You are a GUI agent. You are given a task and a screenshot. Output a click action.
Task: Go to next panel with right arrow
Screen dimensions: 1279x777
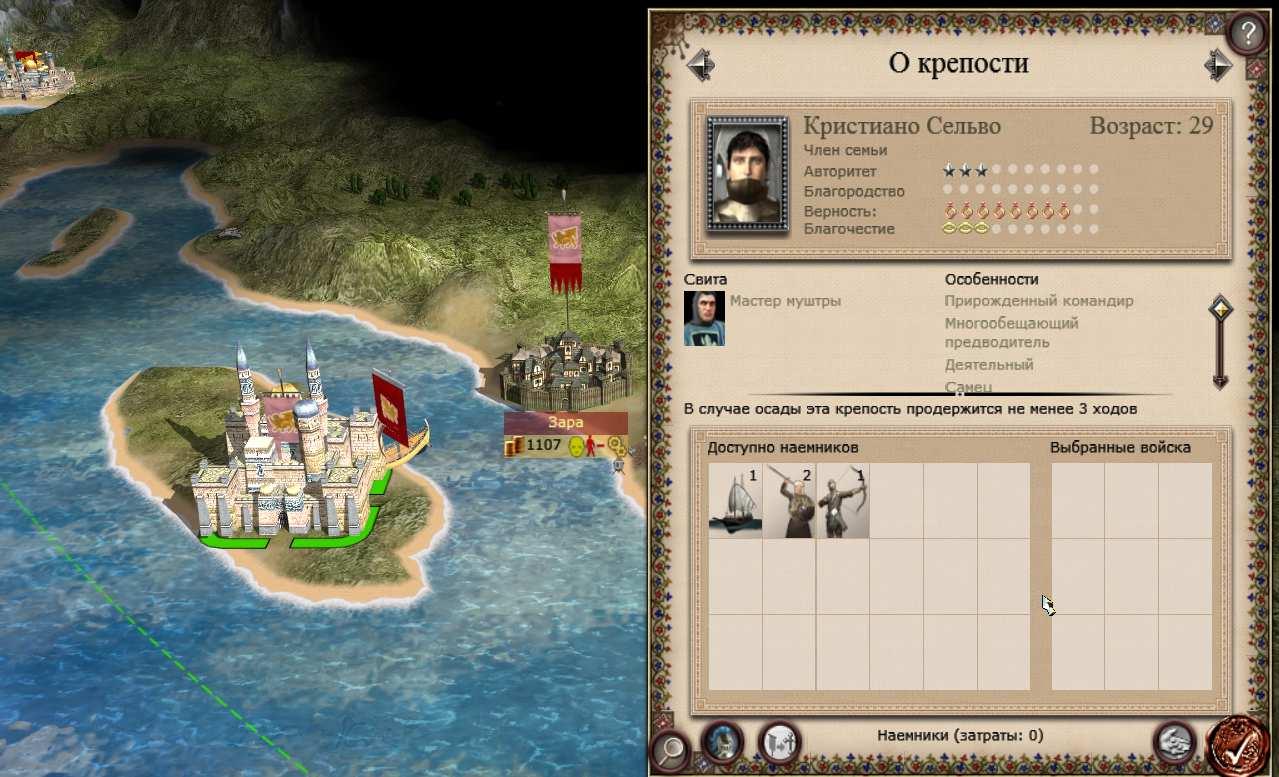(1217, 65)
